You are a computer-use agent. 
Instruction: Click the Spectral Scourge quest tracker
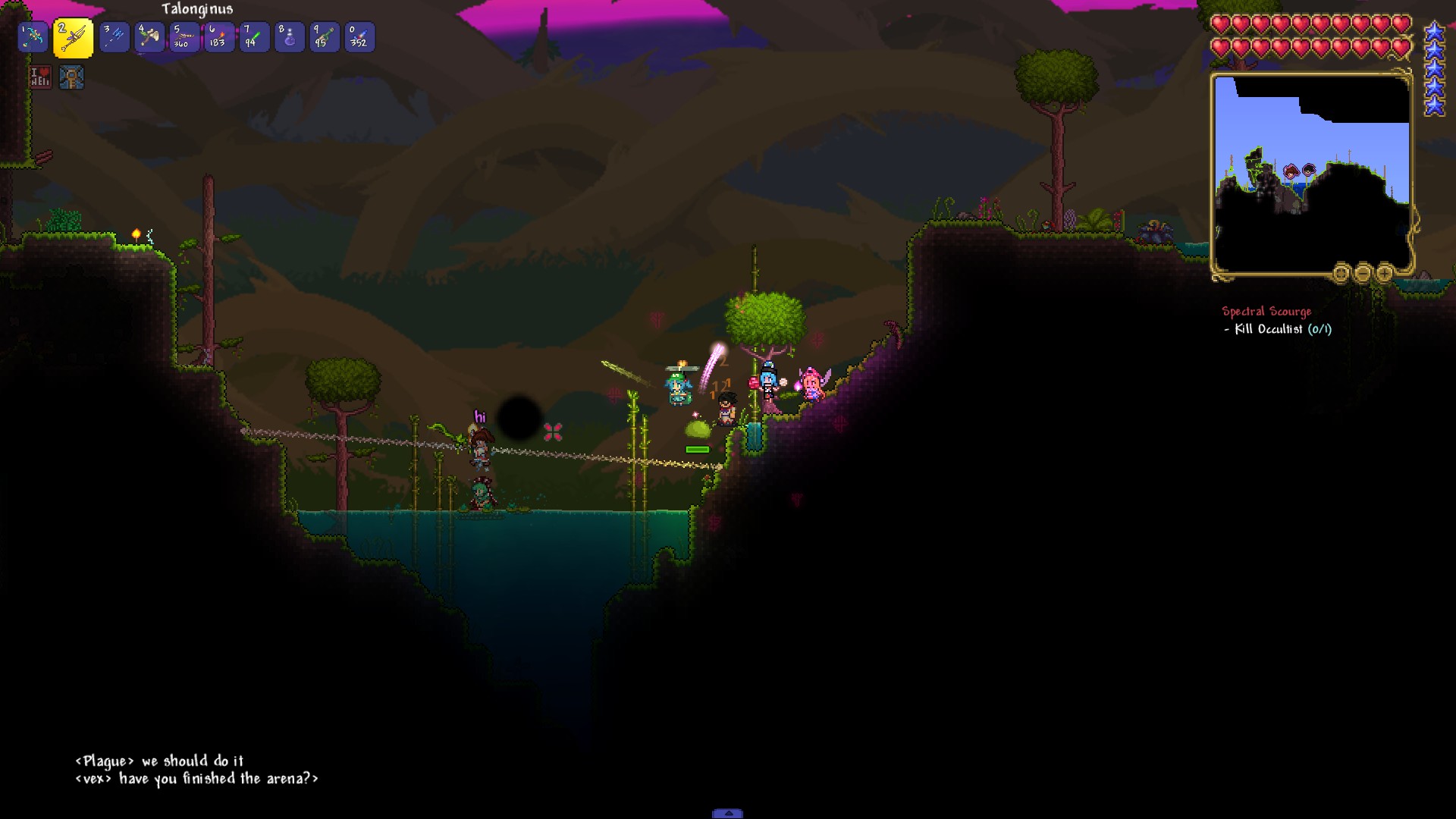click(1266, 312)
